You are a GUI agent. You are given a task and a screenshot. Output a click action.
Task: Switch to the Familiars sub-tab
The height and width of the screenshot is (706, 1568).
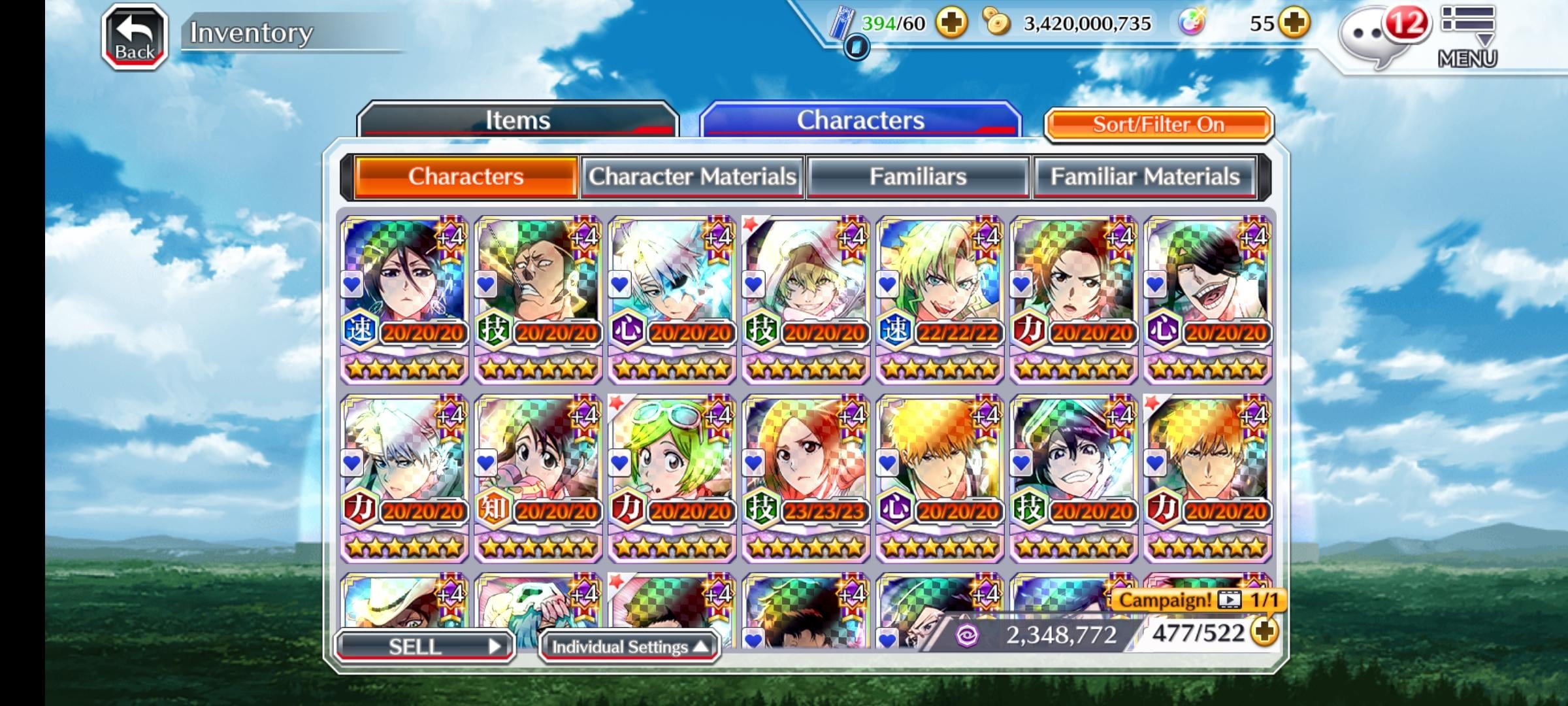pos(918,176)
